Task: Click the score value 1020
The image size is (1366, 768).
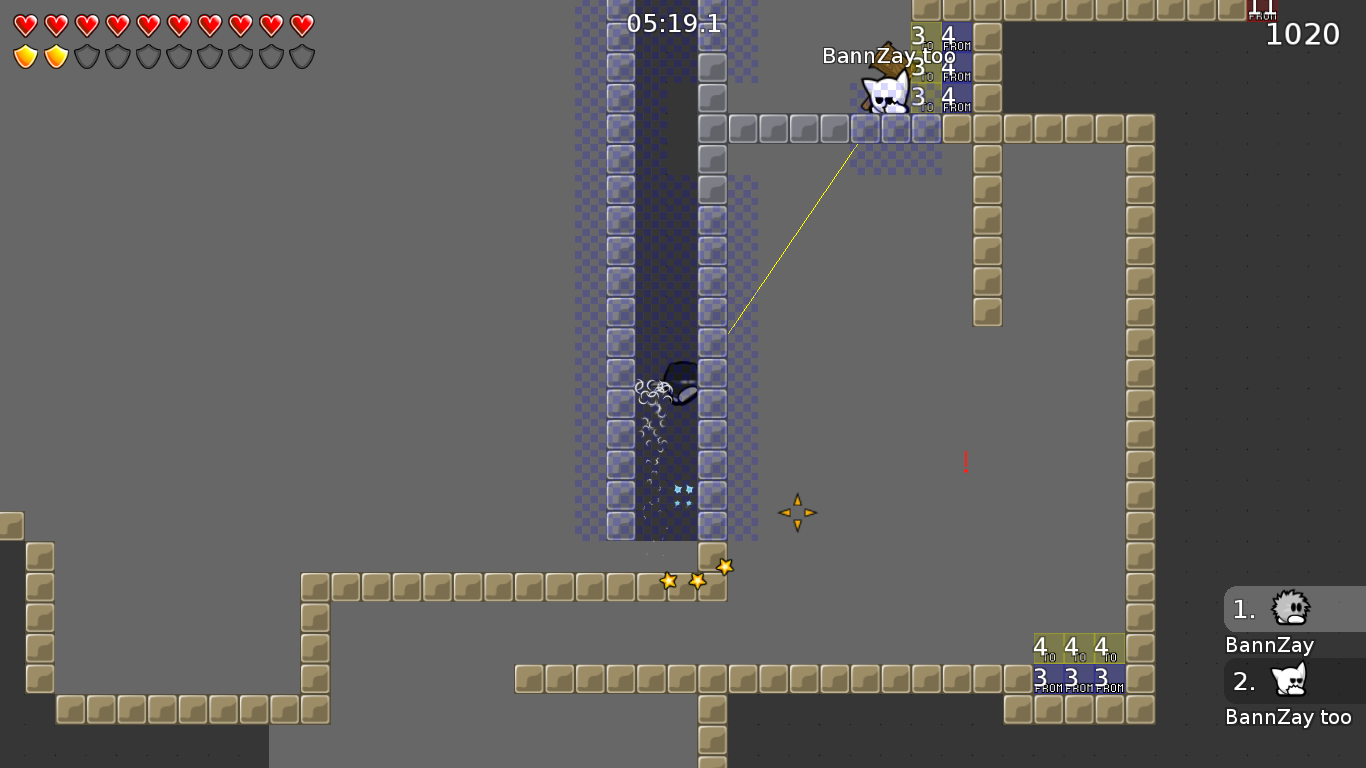Action: tap(1302, 34)
